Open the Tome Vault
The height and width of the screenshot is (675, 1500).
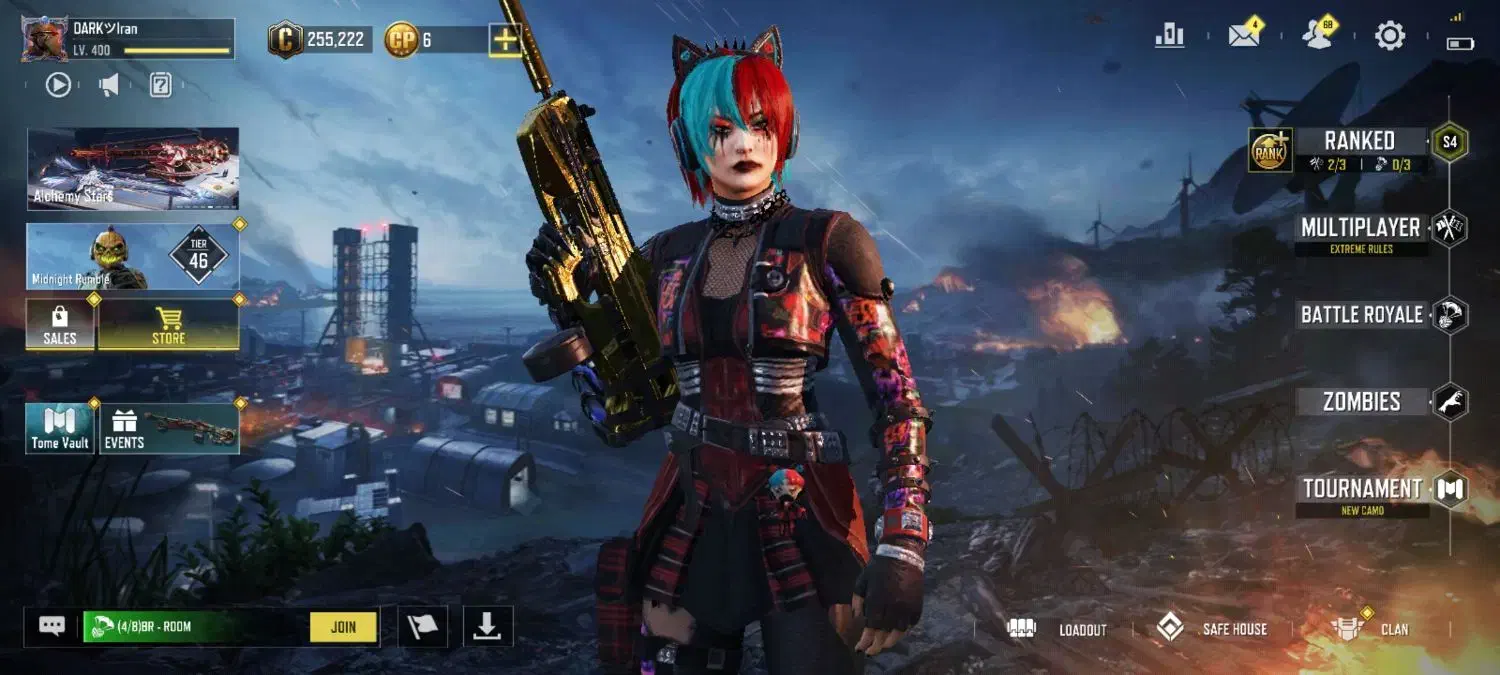click(x=60, y=428)
